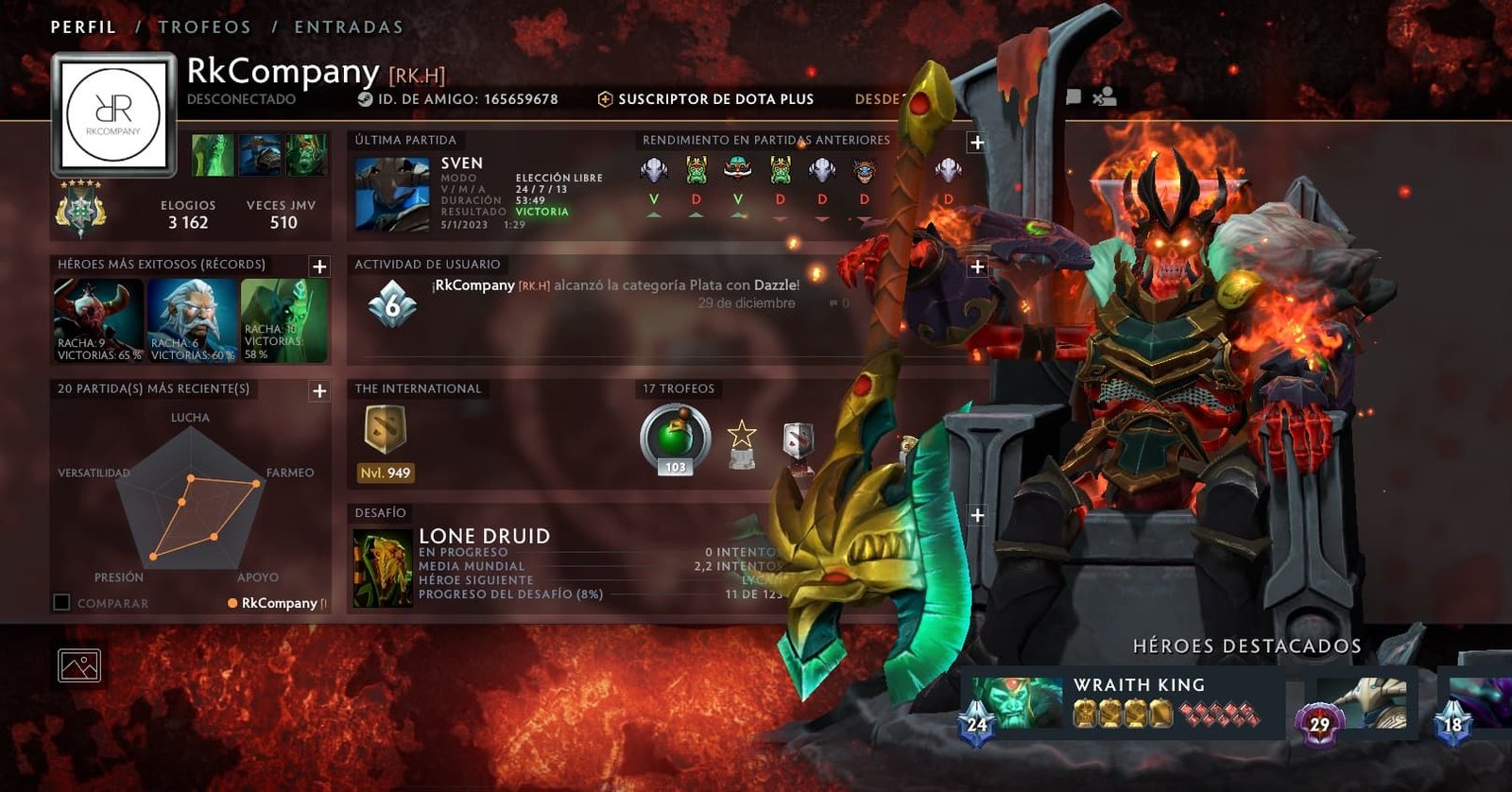This screenshot has width=1512, height=792.
Task: Open the Lone Druid challenge portrait
Action: pyautogui.click(x=383, y=568)
